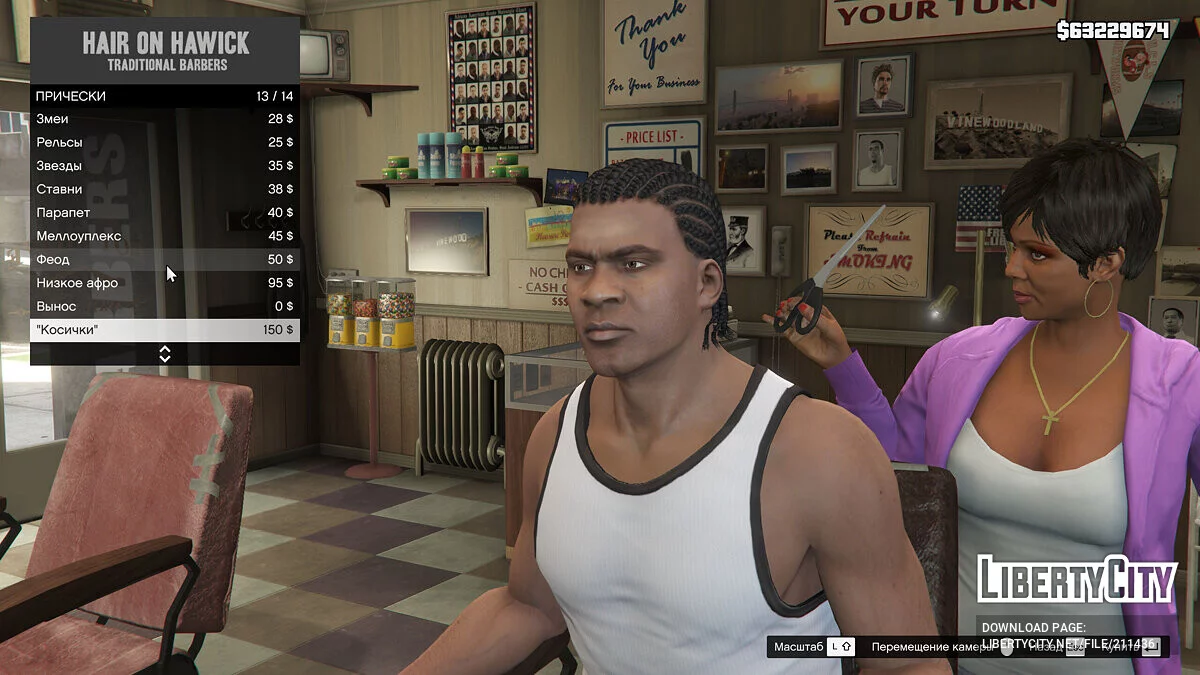Click the list scroll arrows below the menu
This screenshot has height=675, width=1200.
pyautogui.click(x=165, y=354)
